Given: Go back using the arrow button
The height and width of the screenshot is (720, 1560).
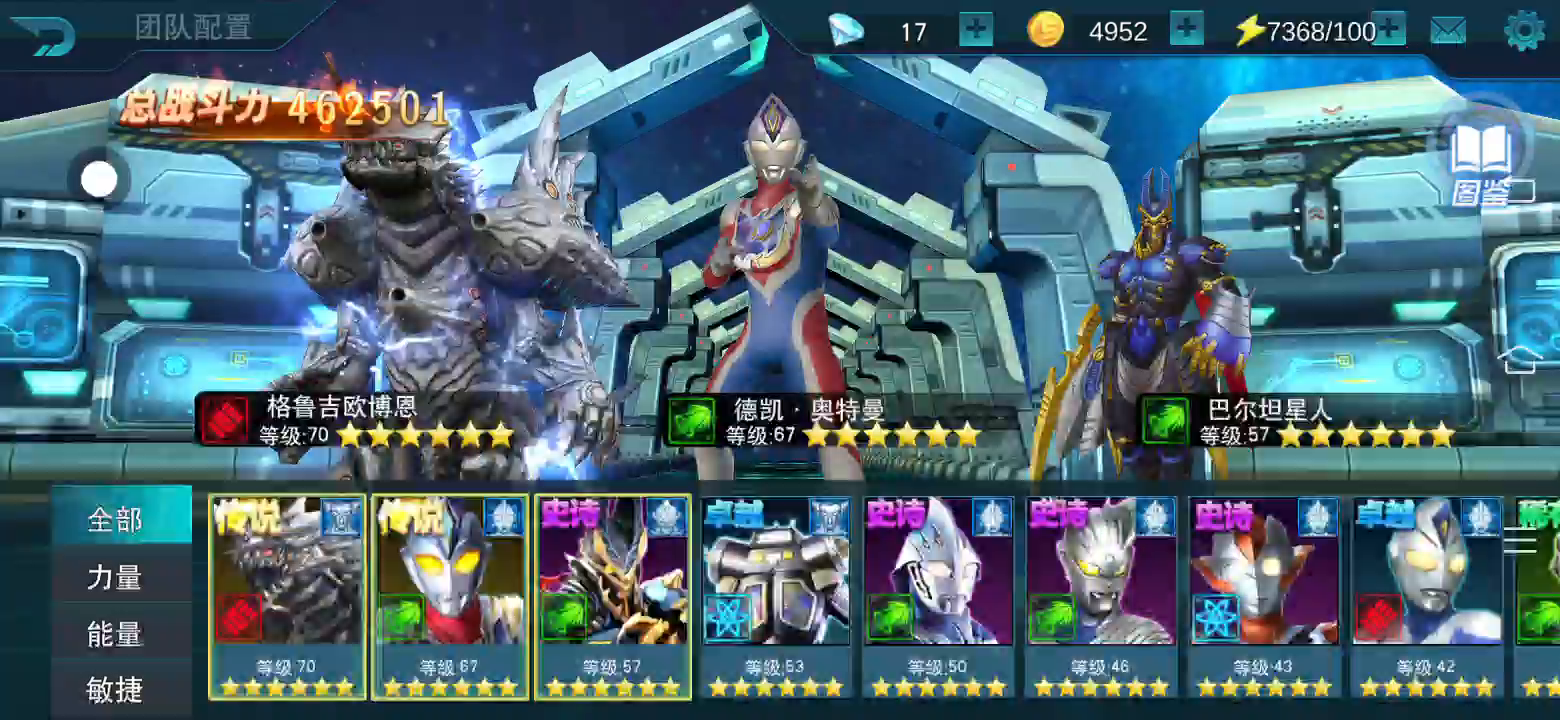Looking at the screenshot, I should pos(44,34).
